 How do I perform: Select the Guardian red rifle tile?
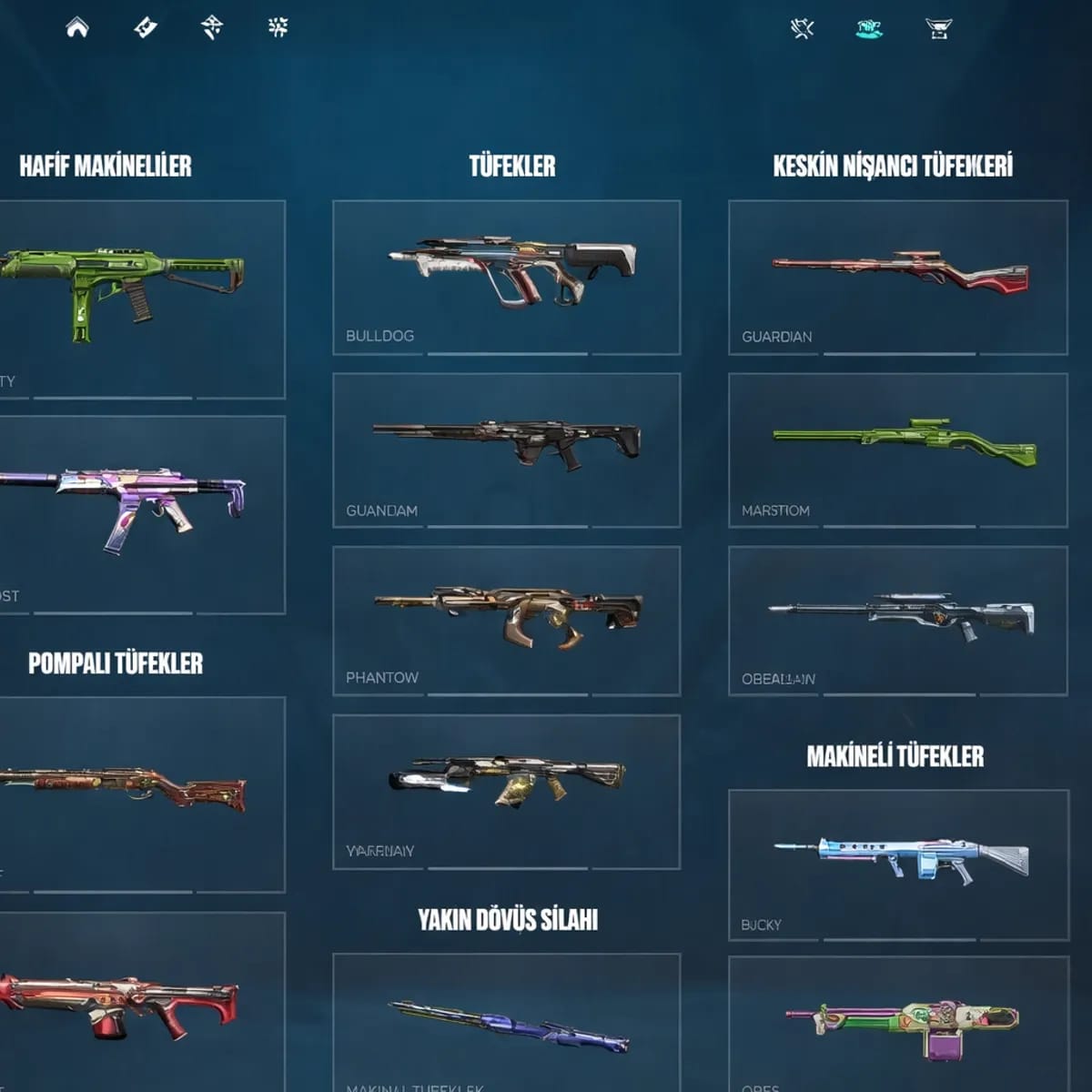pyautogui.click(x=897, y=277)
